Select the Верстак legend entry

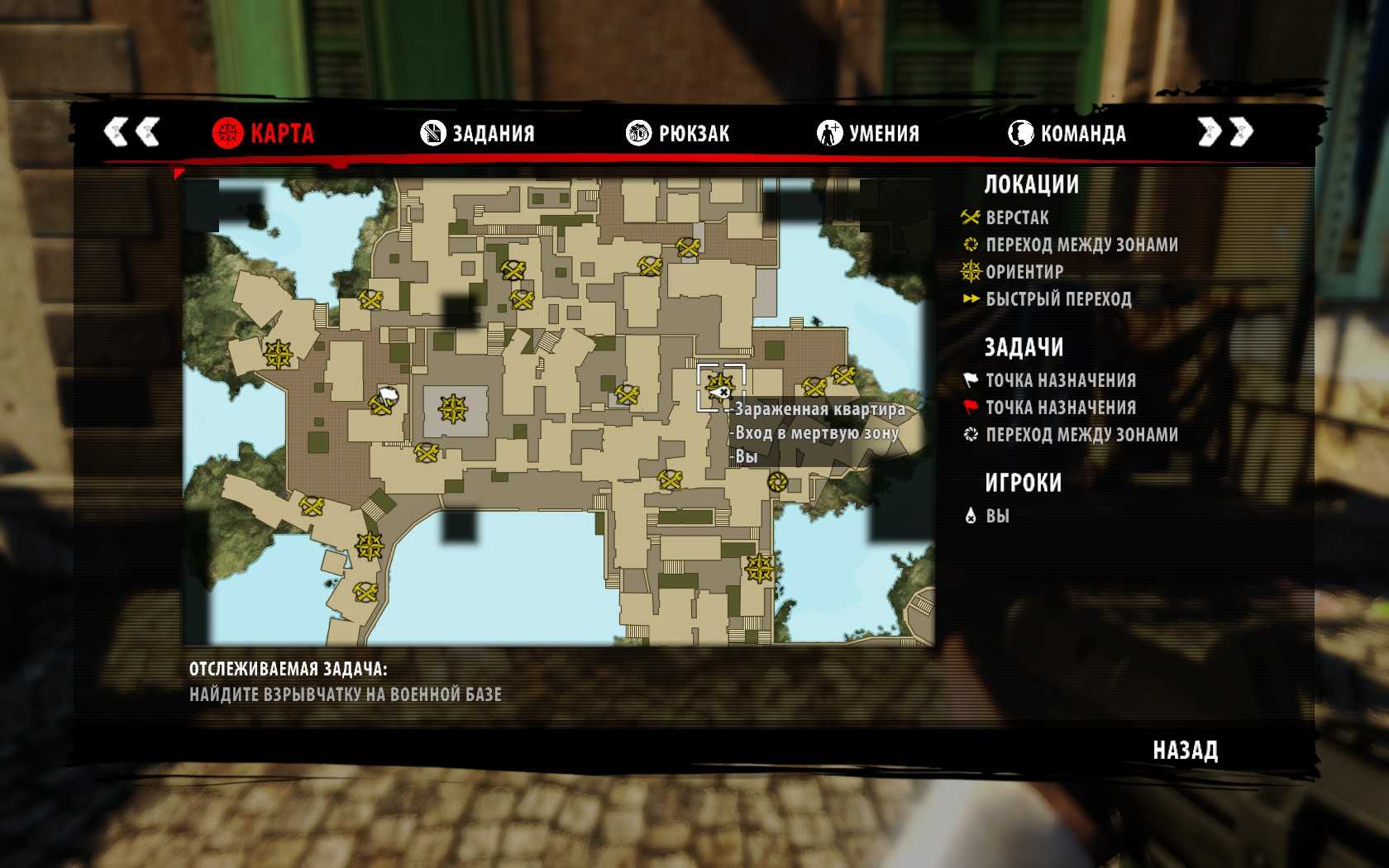tap(1017, 217)
